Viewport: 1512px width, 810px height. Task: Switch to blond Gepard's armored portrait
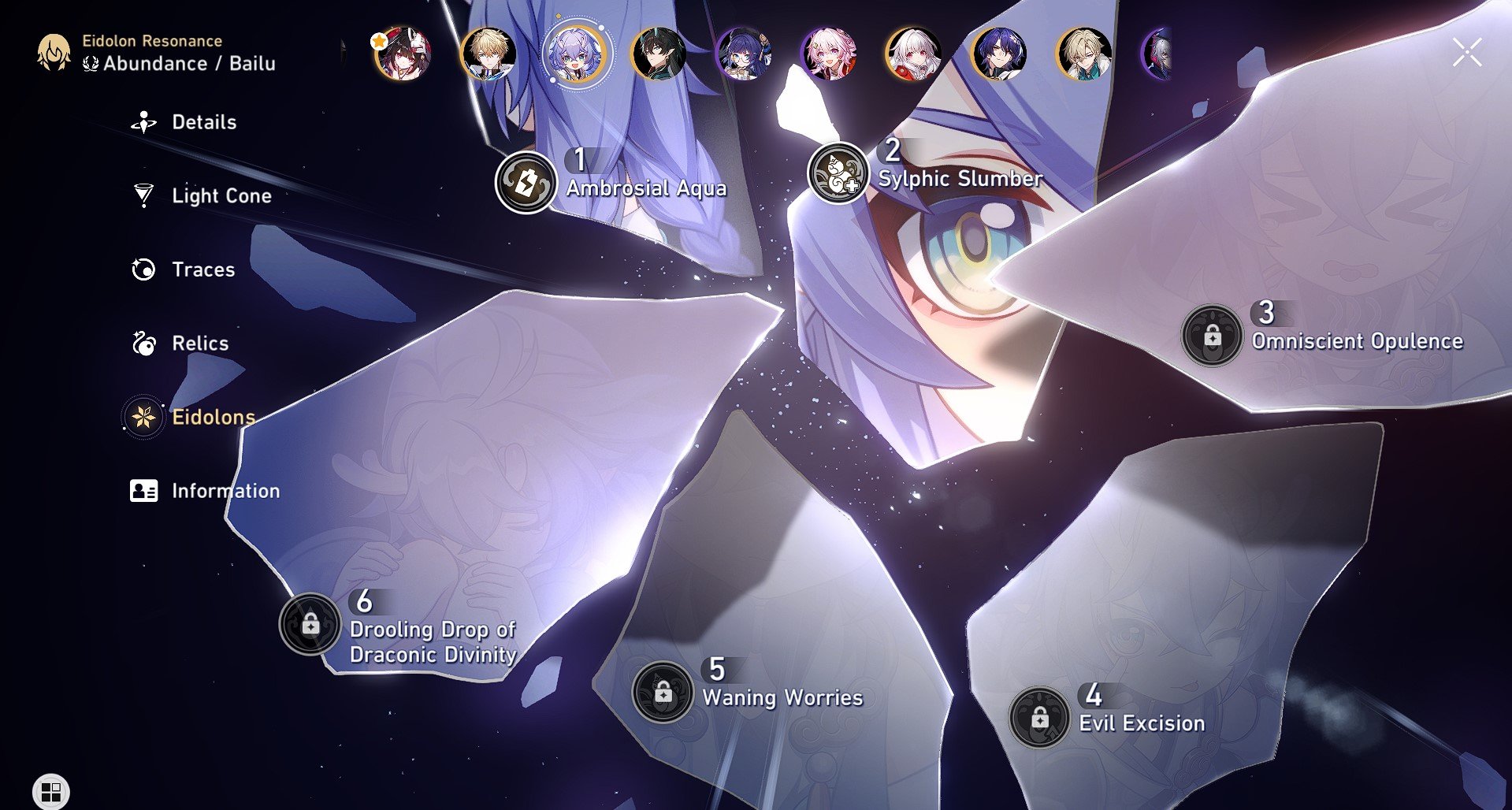[488, 54]
